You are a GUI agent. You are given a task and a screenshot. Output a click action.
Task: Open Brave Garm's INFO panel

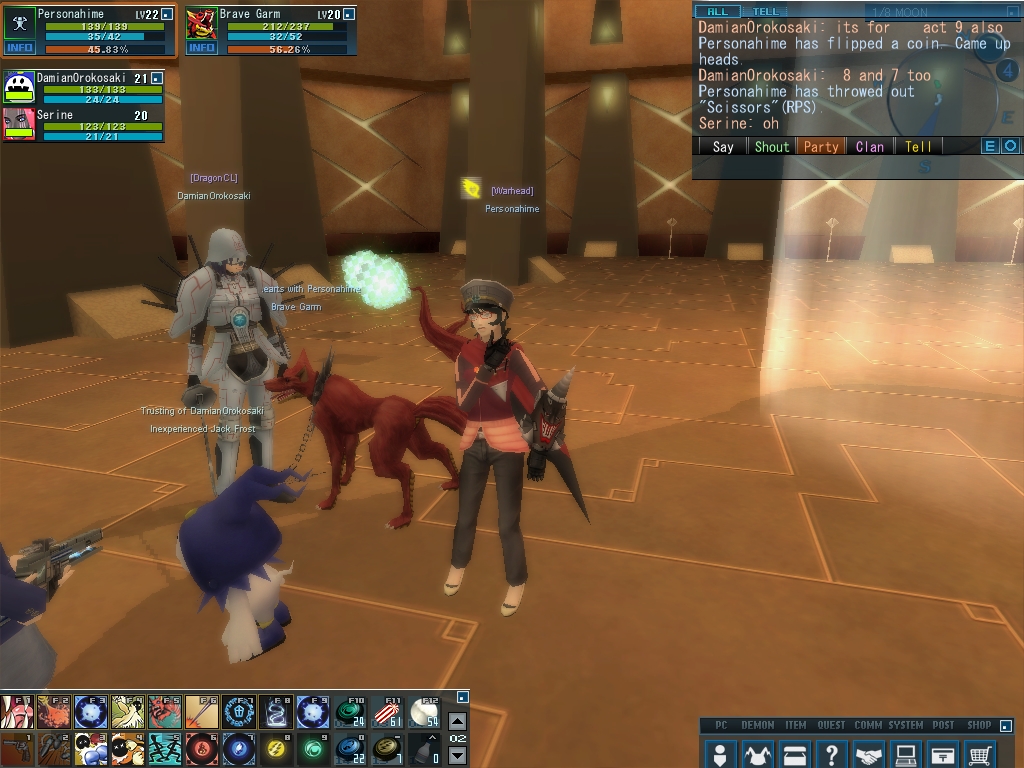point(201,47)
